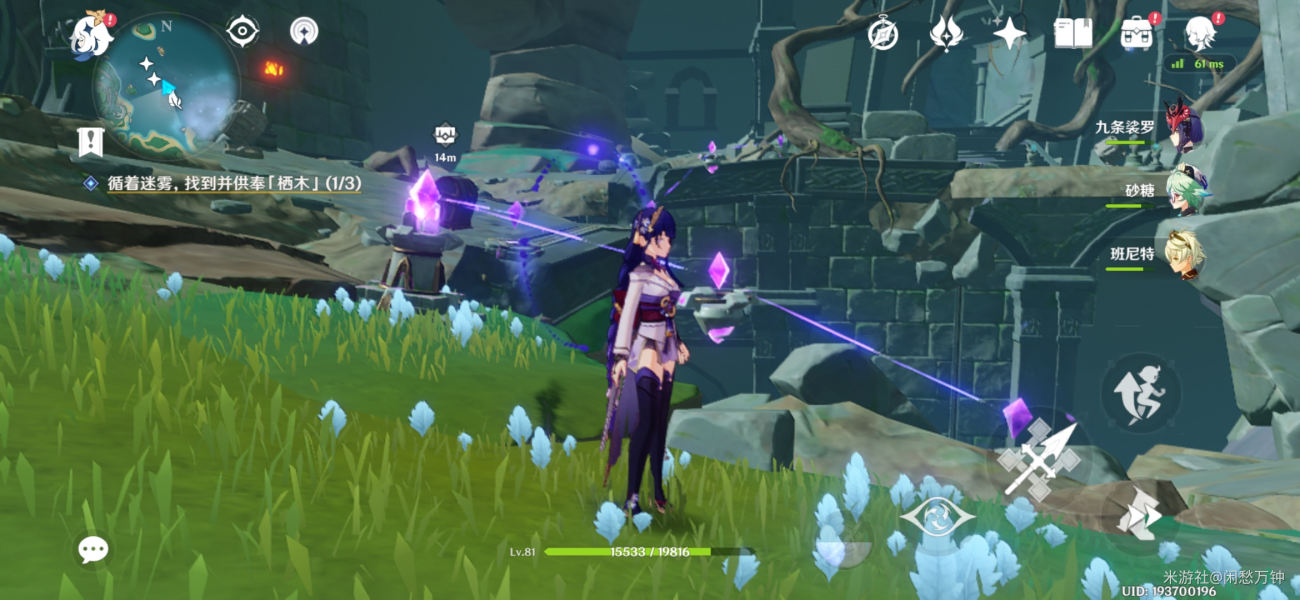Tap the signal-wave icon beside the minimap
The width and height of the screenshot is (1300, 600).
(305, 32)
